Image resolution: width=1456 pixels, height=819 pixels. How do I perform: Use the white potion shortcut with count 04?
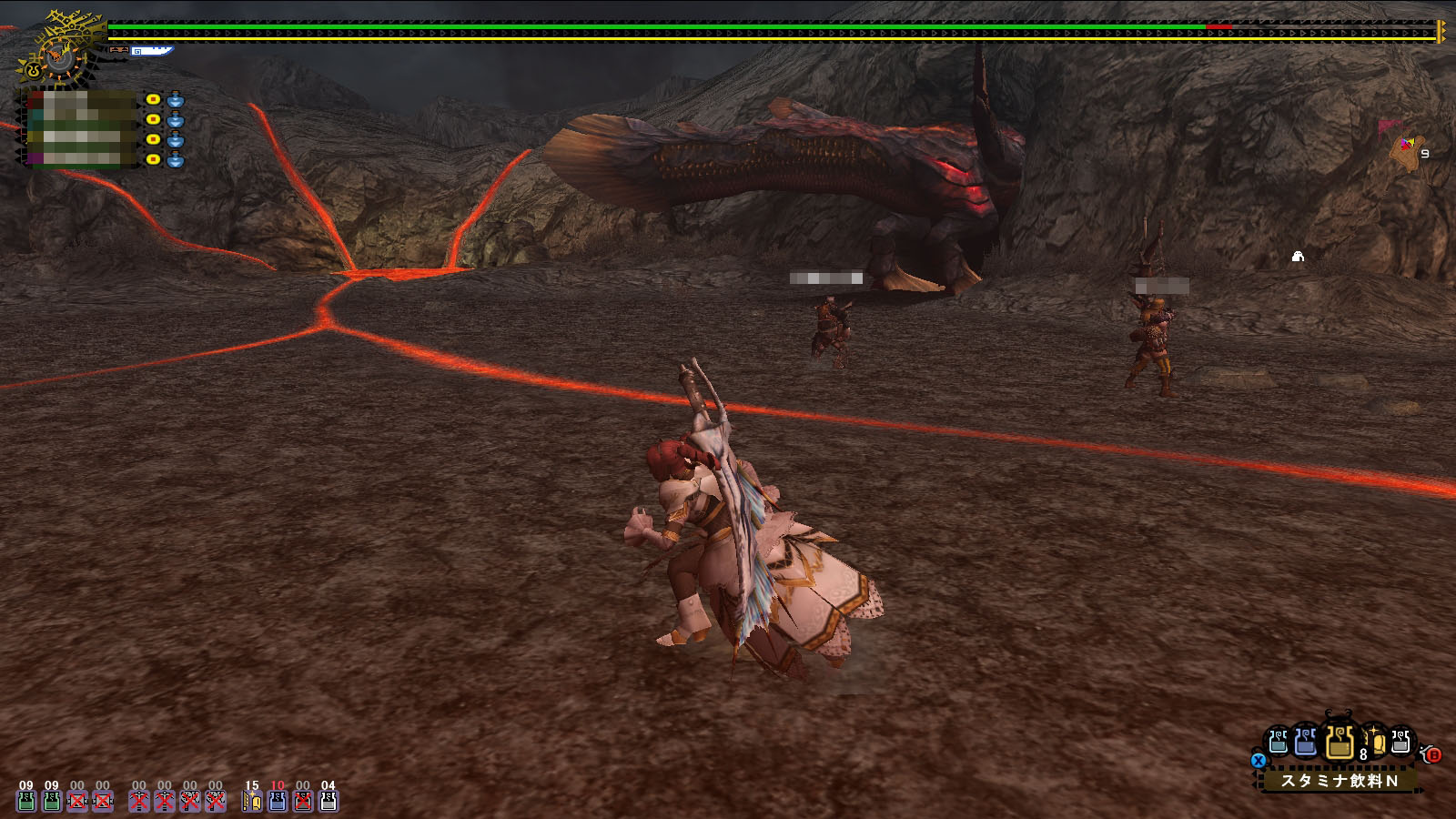pos(329,800)
